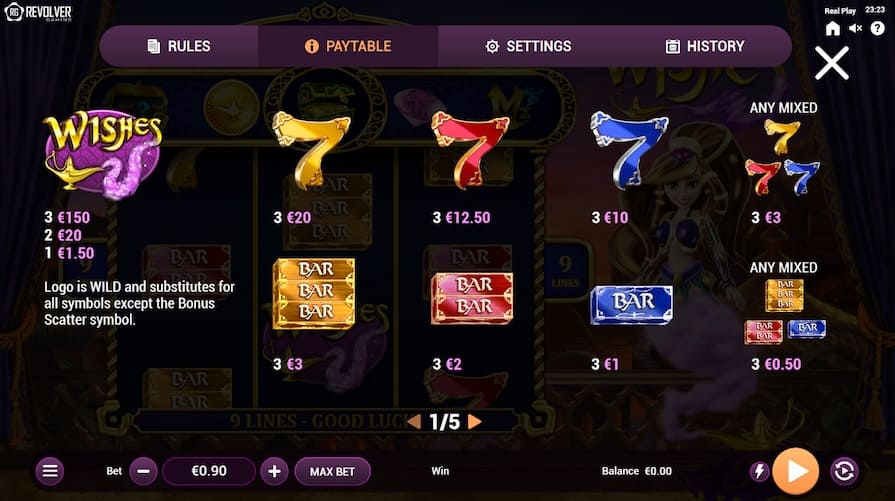The image size is (895, 501).
Task: Close the paytable overlay
Action: point(831,63)
